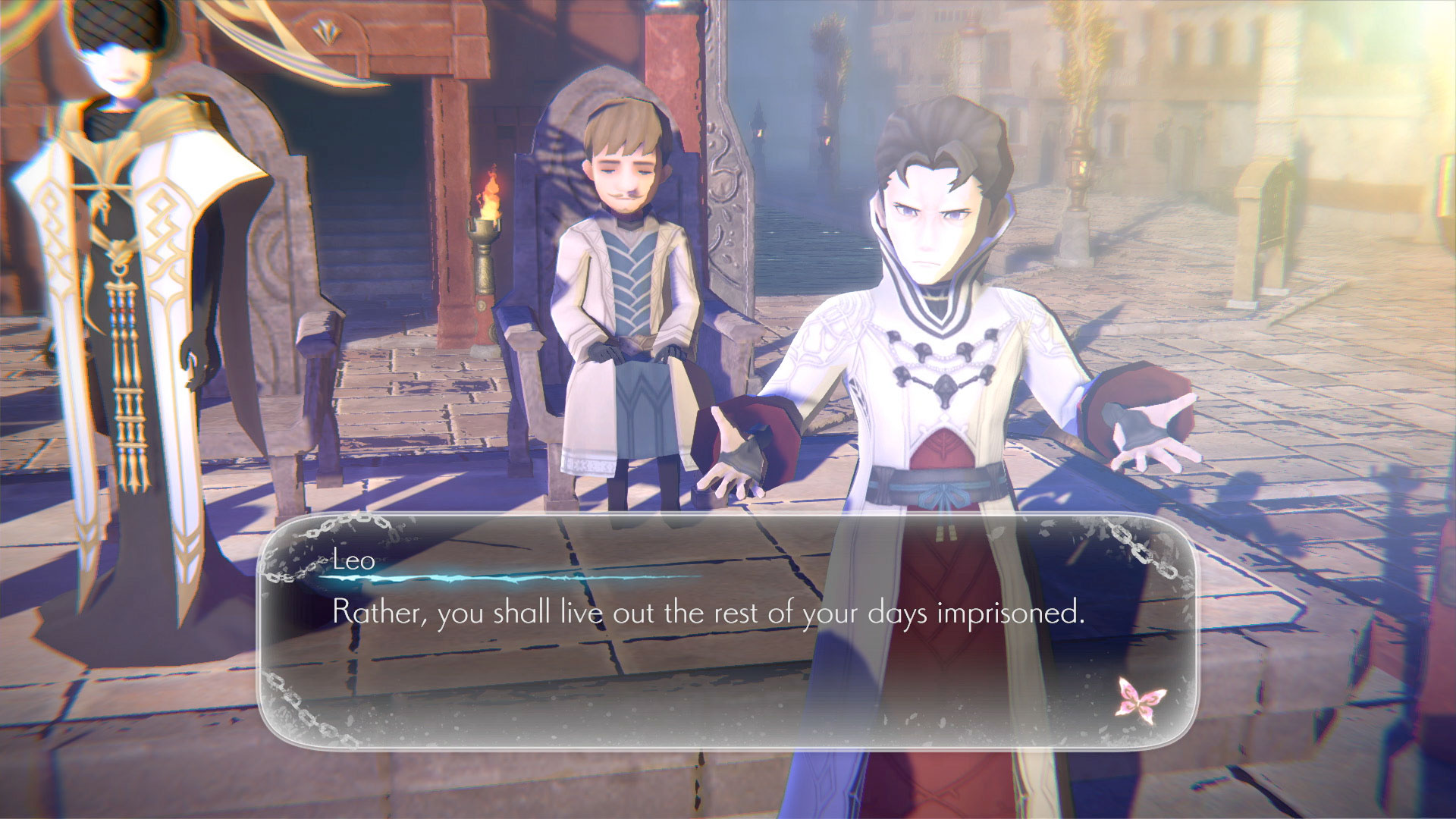Advance dialogue with the pink butterfly icon

tap(1141, 698)
